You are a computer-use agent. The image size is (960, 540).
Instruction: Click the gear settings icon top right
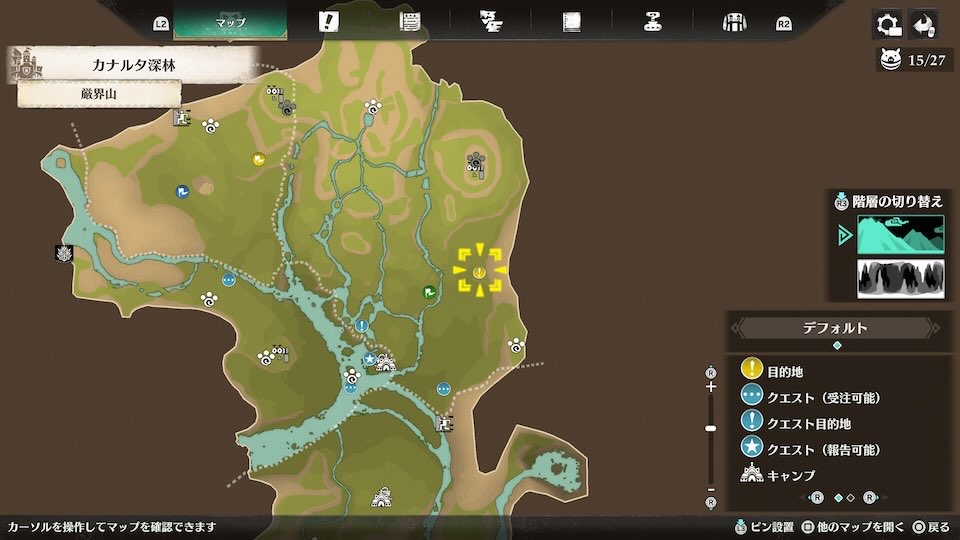click(x=887, y=24)
